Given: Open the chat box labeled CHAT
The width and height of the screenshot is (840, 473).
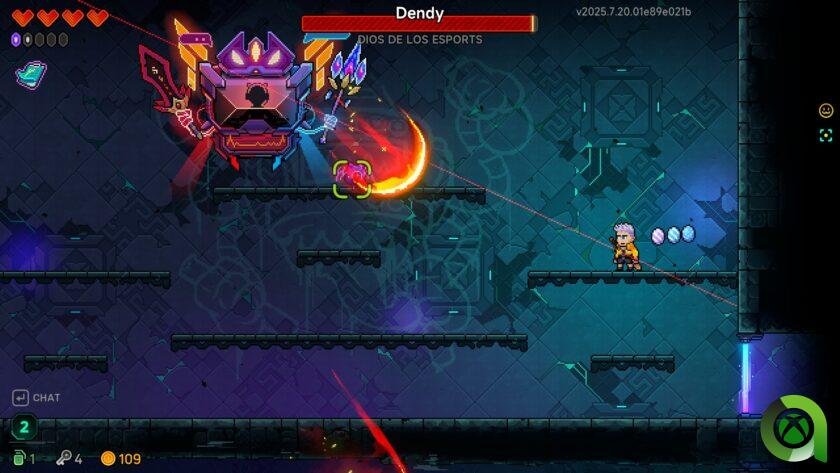Looking at the screenshot, I should (x=36, y=398).
